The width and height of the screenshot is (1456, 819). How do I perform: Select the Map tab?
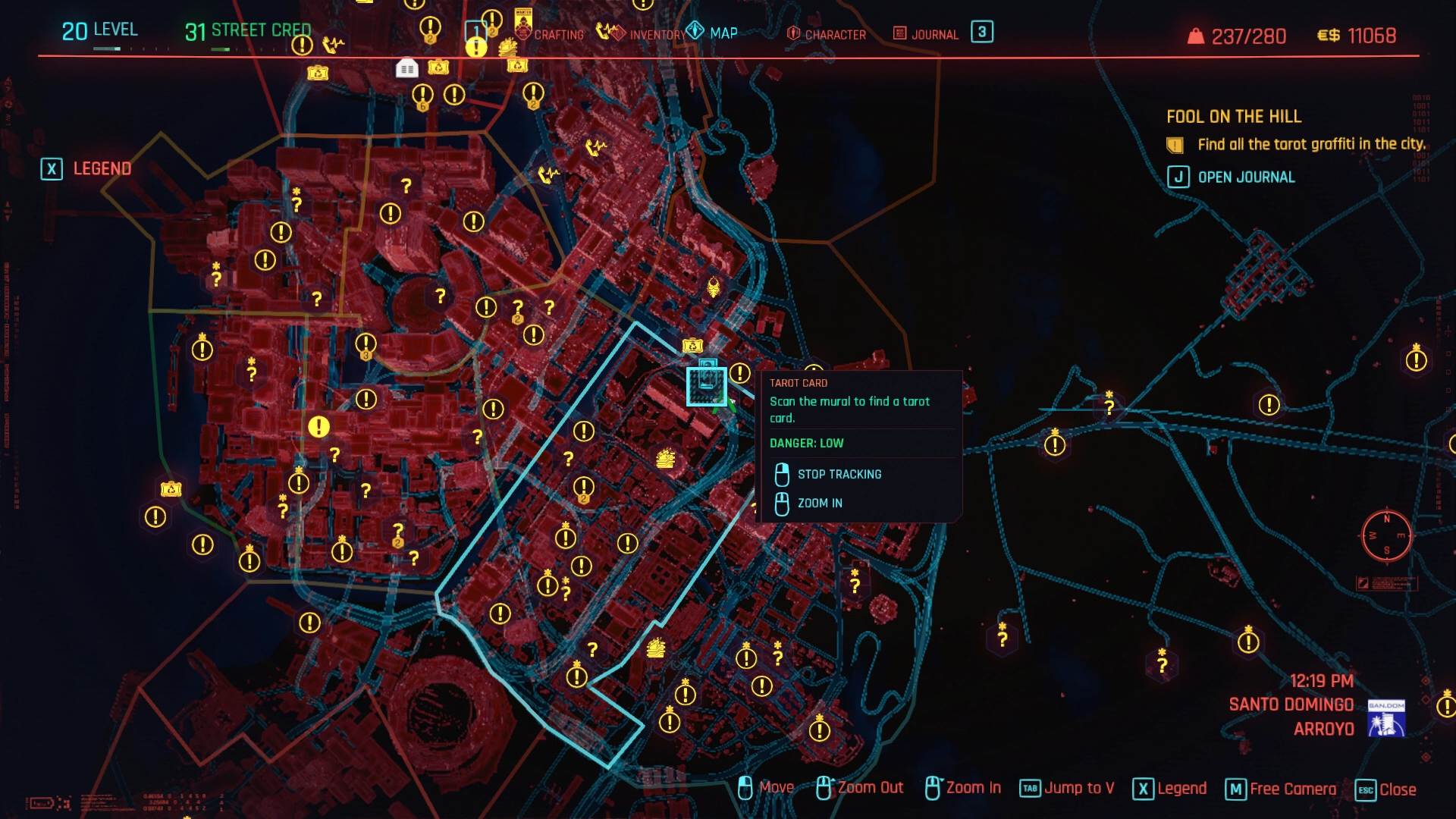tap(723, 33)
